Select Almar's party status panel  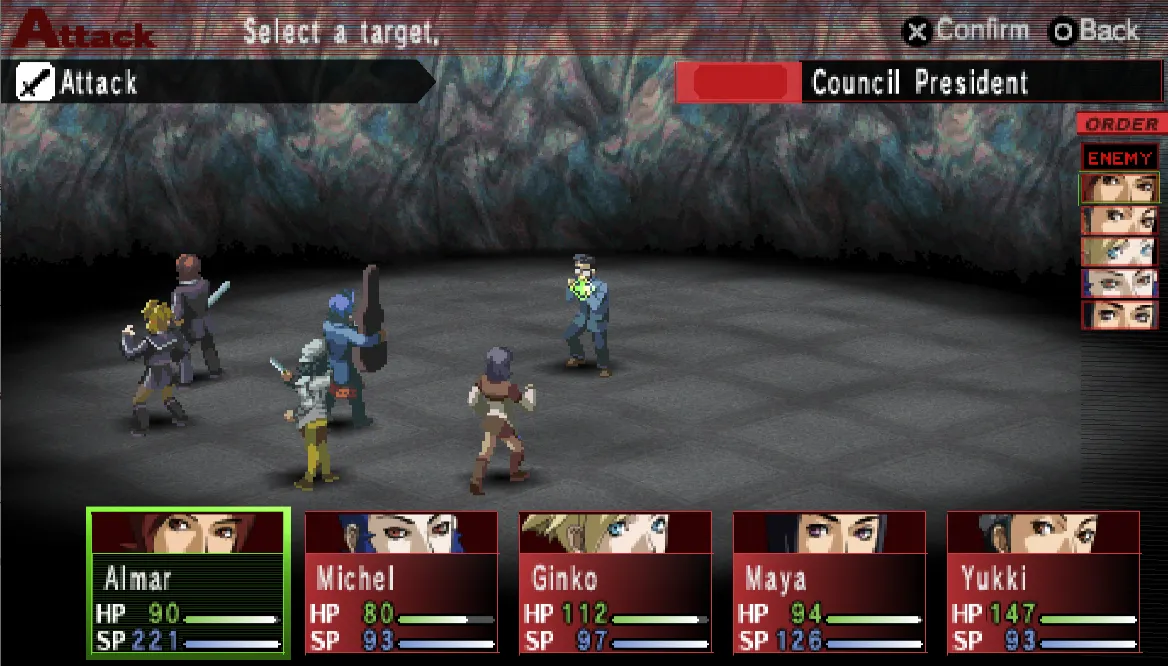(x=189, y=583)
